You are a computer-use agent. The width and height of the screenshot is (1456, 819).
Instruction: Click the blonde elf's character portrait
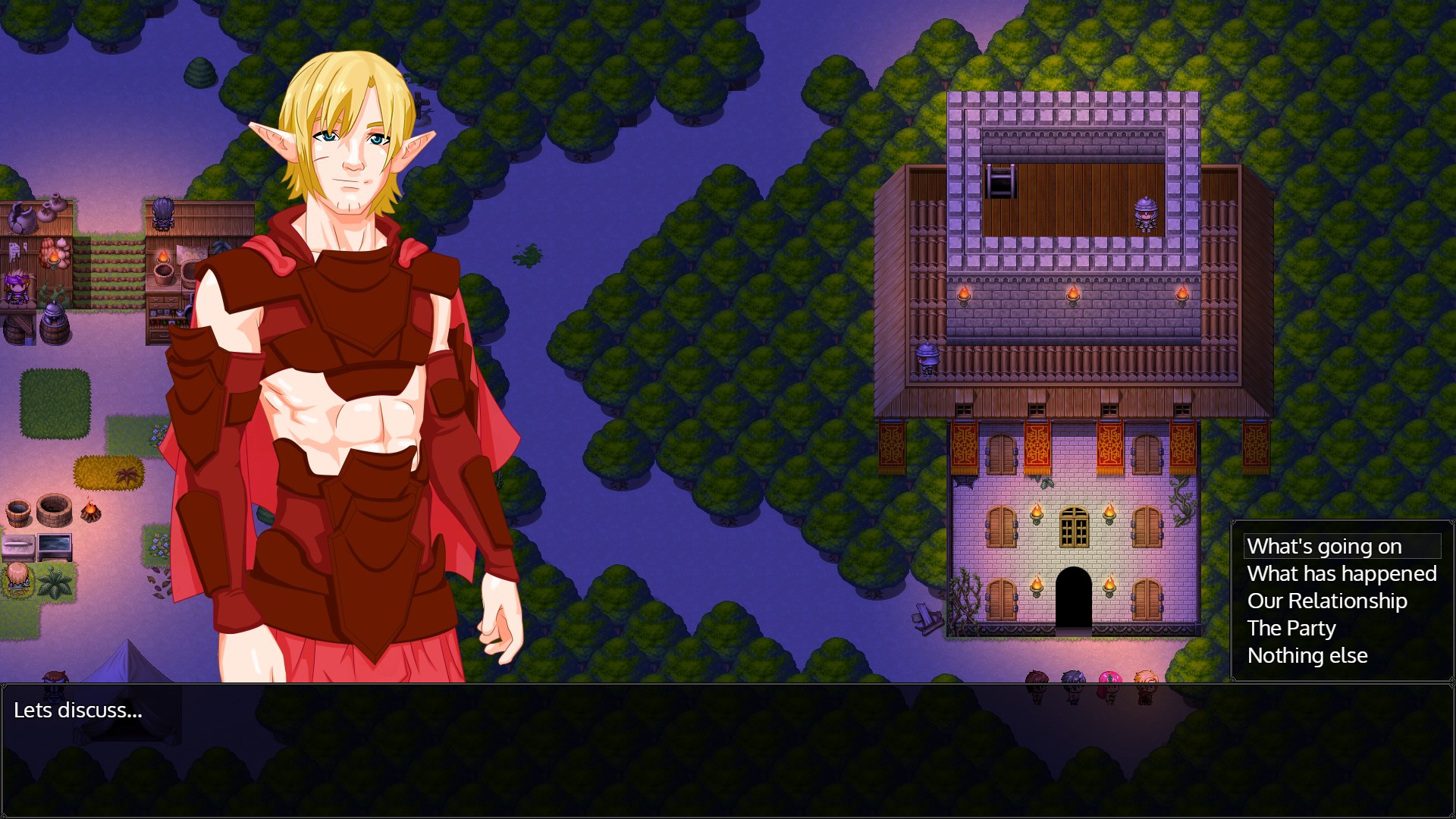349,152
